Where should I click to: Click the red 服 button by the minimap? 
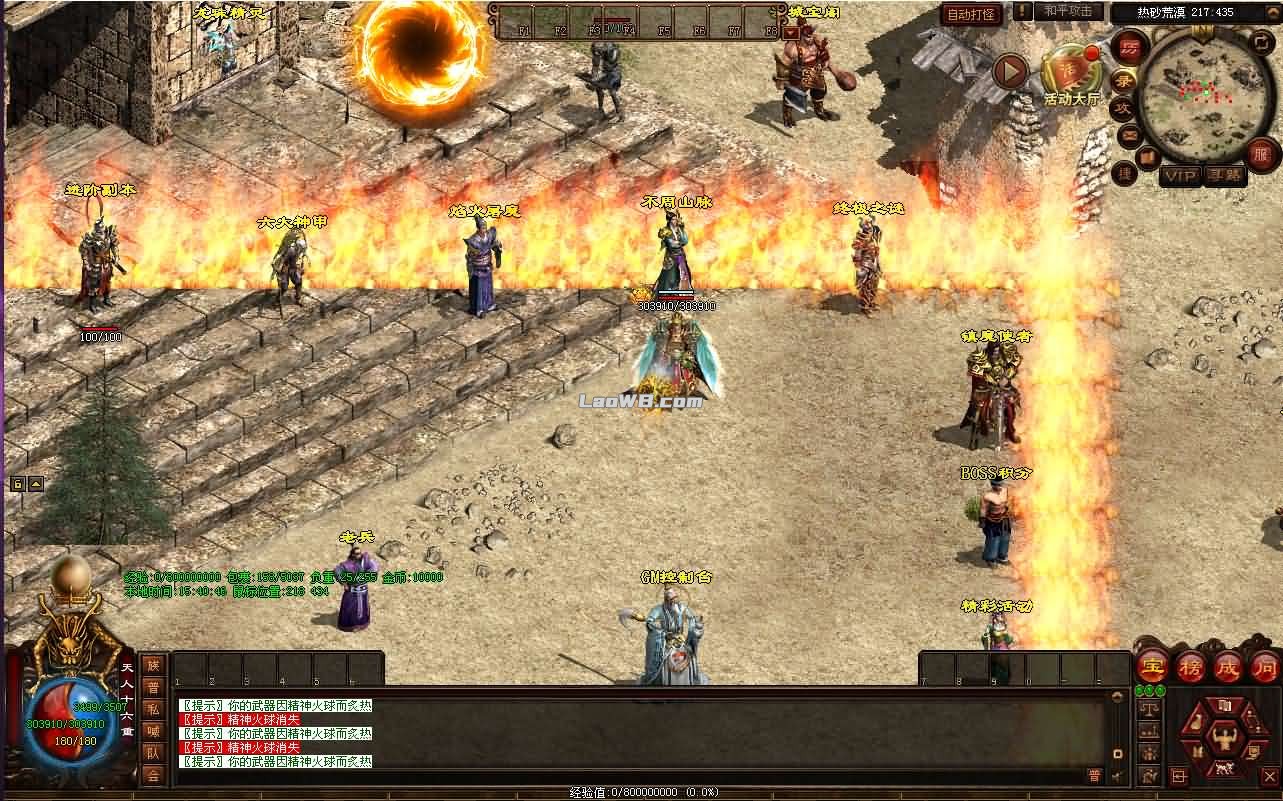click(1262, 154)
